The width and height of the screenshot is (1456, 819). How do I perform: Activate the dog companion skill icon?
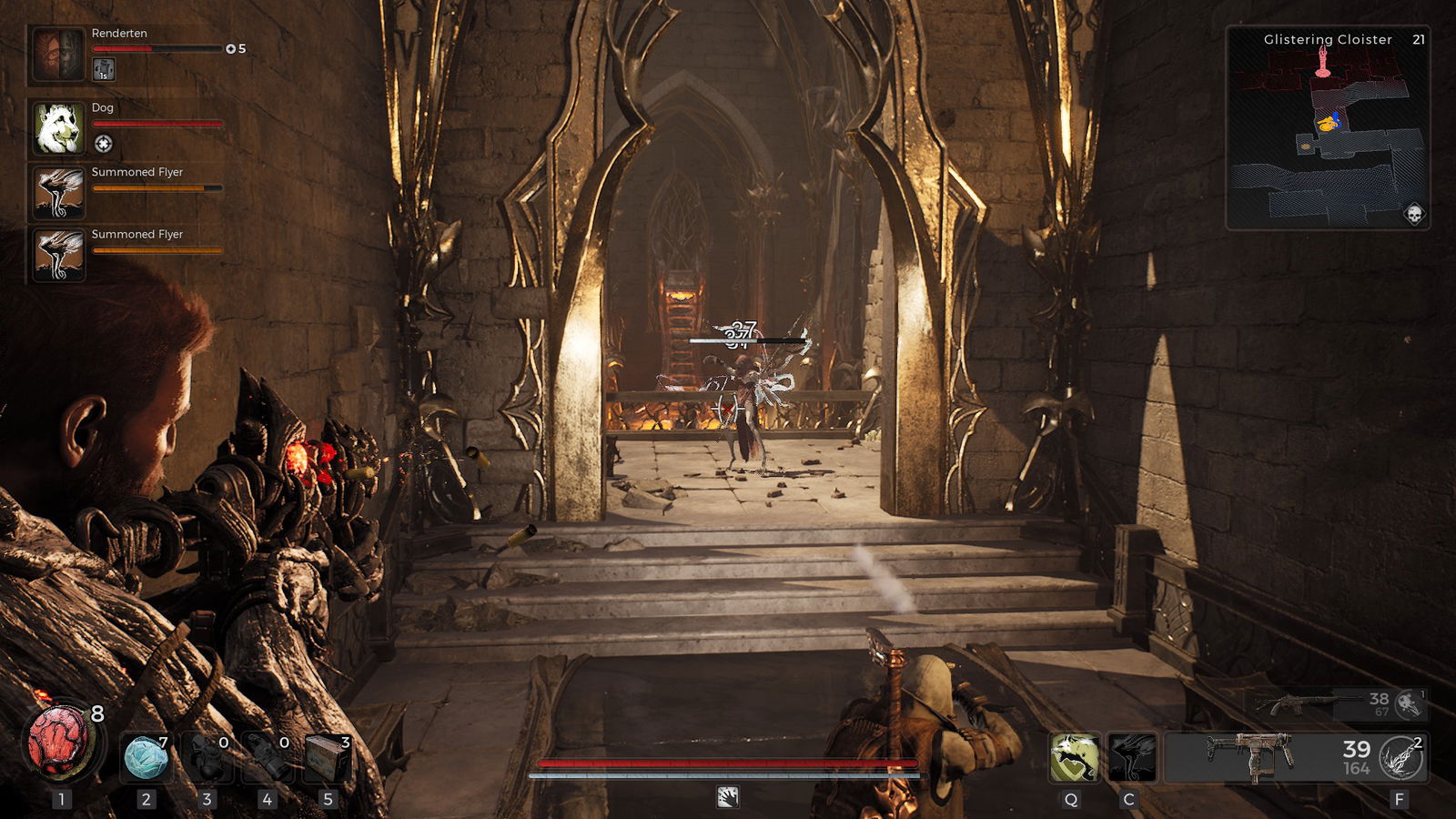tap(1074, 757)
